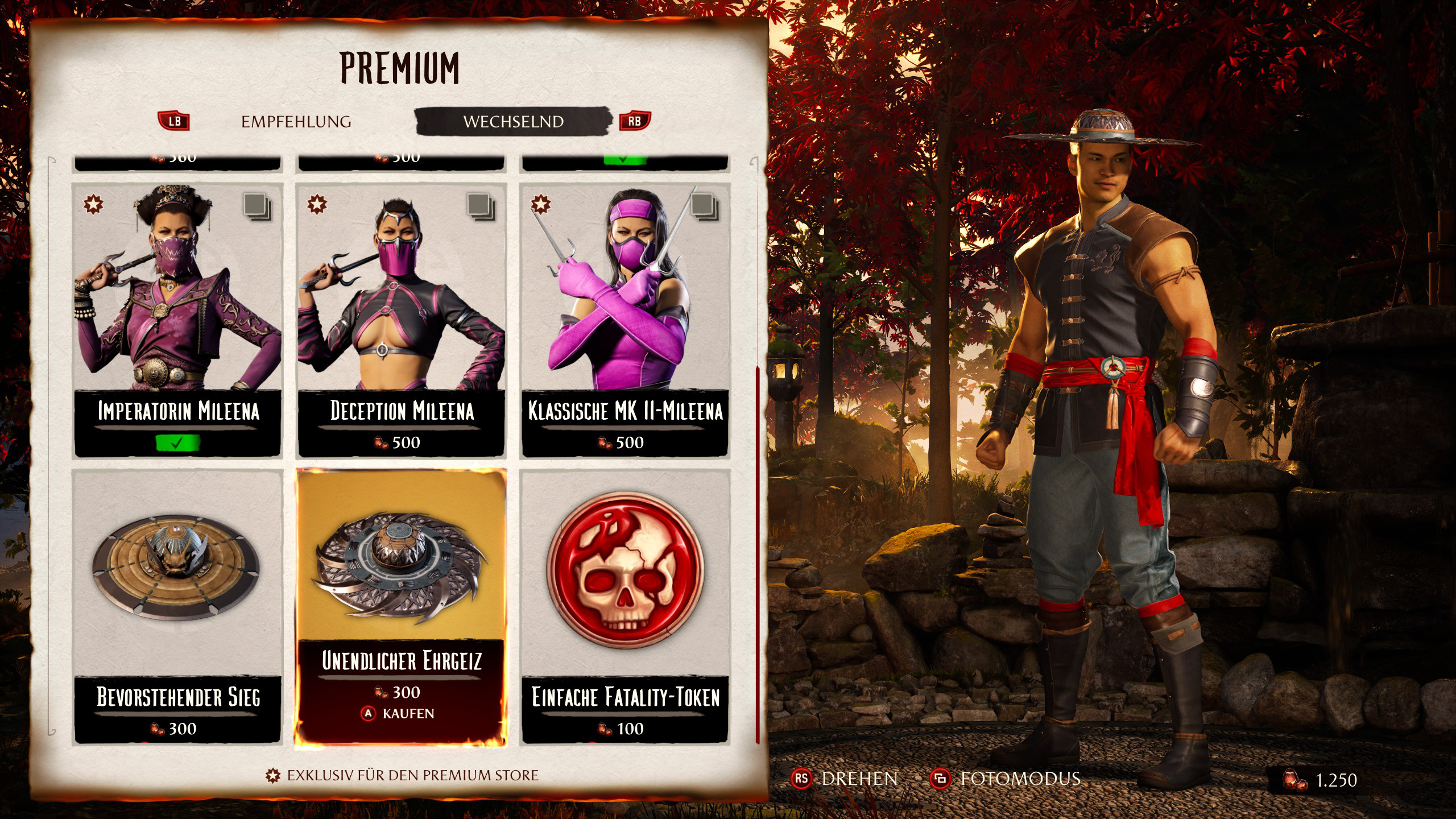The width and height of the screenshot is (1456, 819).
Task: Pick the Klassische MK II-Mileena card
Action: (x=625, y=320)
